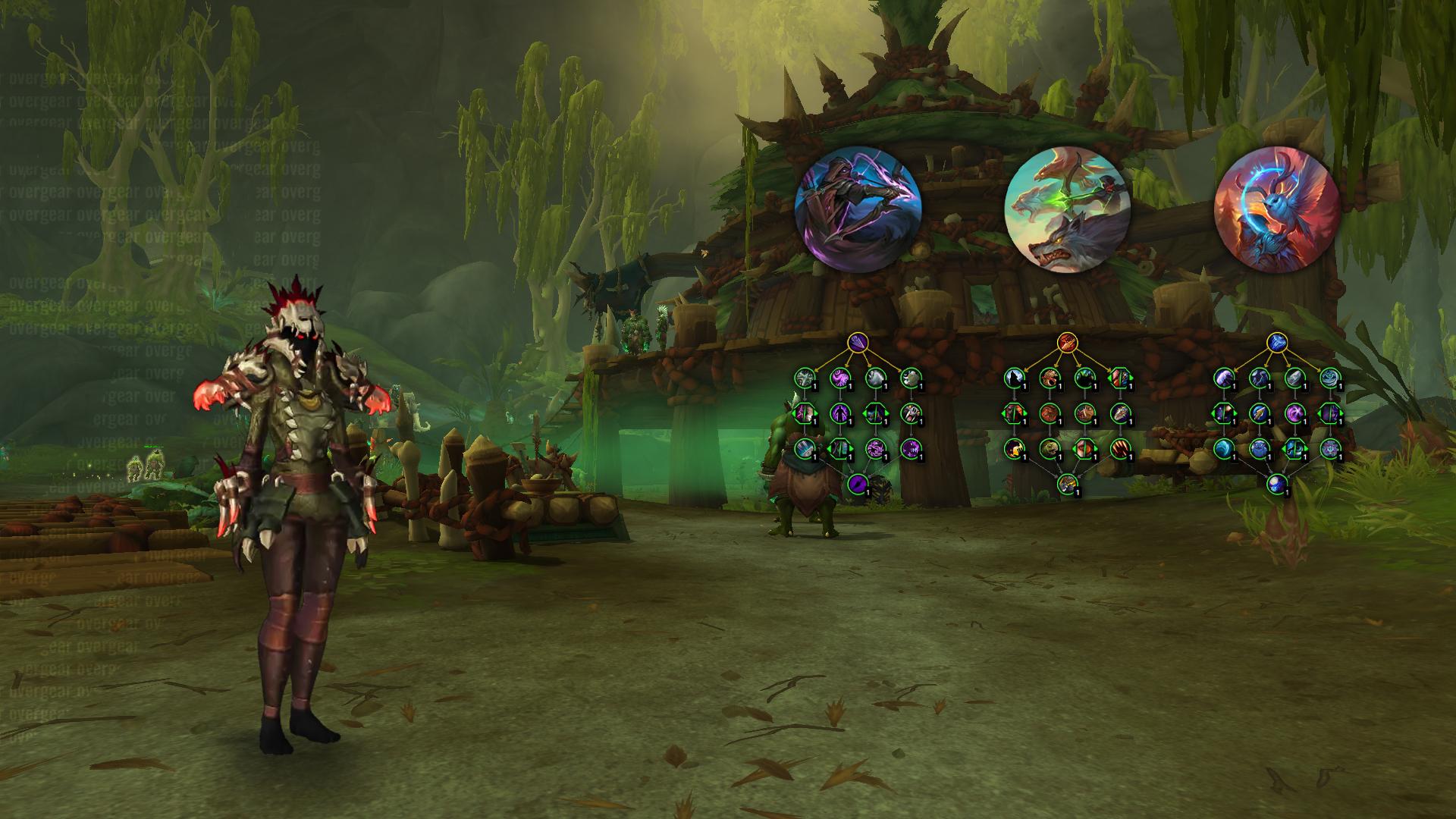
Task: Click the purple arrows keystone talent node
Action: (858, 343)
